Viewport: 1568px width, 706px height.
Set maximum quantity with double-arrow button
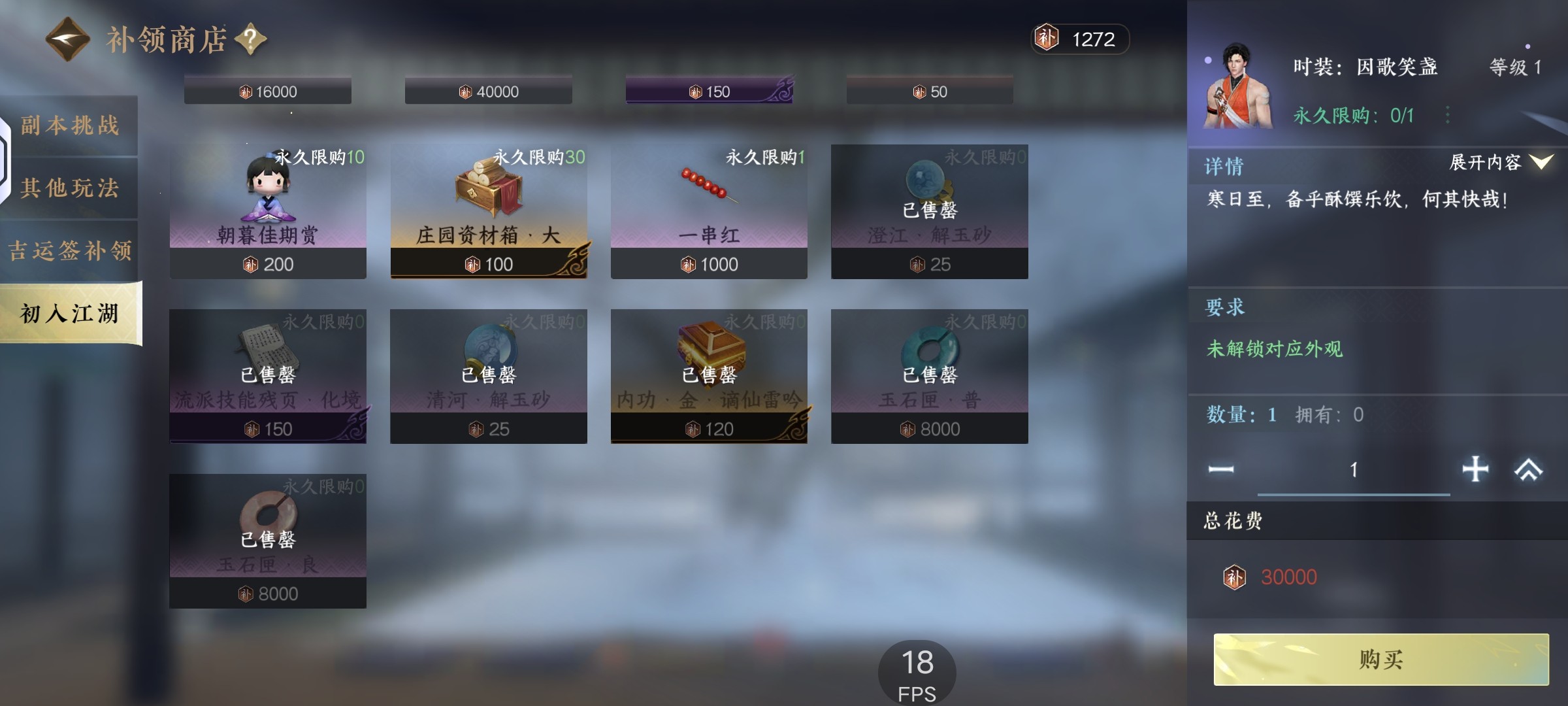(1529, 469)
